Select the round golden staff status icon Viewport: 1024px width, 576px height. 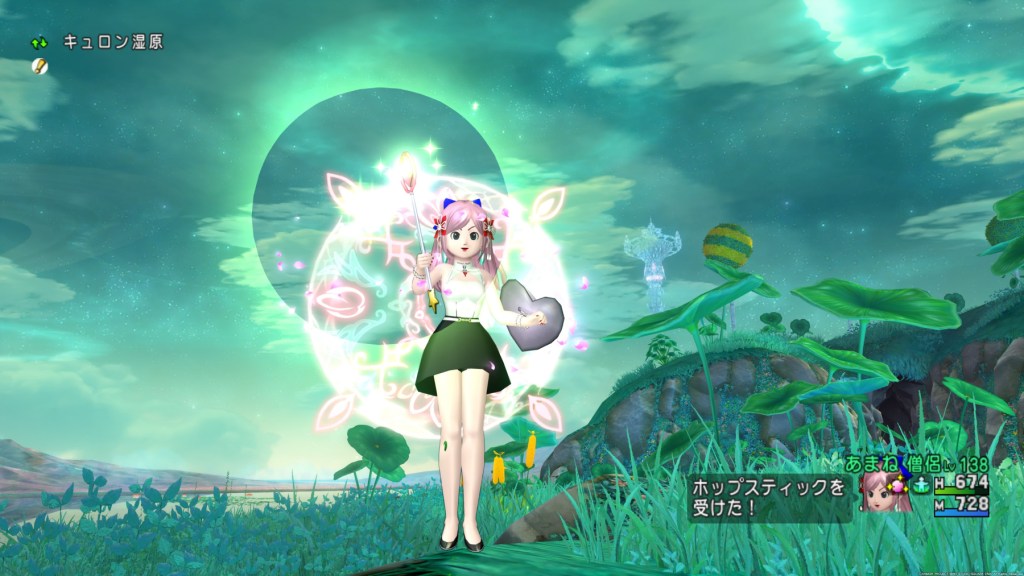40,66
